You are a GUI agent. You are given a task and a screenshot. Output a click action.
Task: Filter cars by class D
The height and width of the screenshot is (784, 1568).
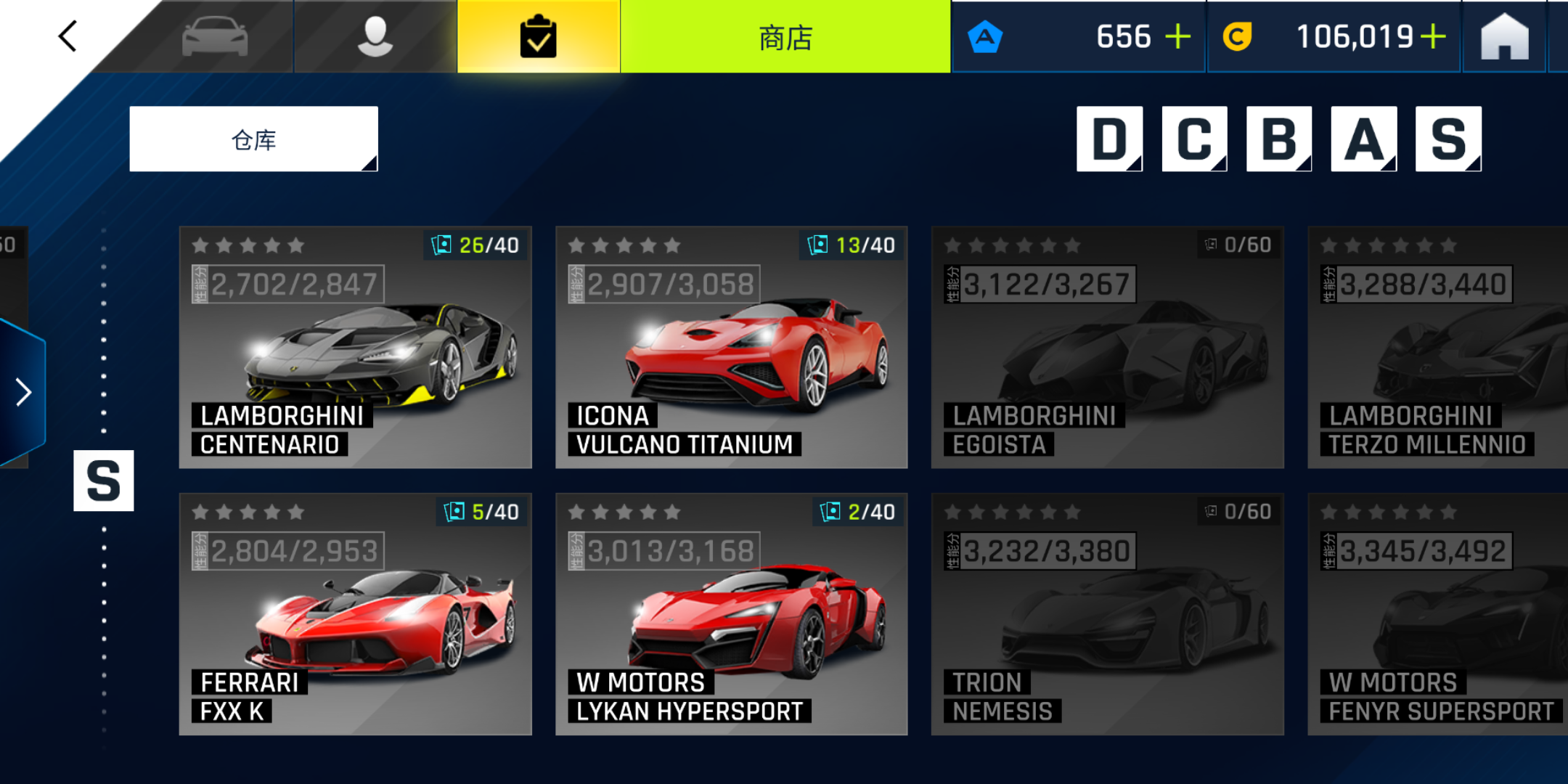[x=1109, y=139]
